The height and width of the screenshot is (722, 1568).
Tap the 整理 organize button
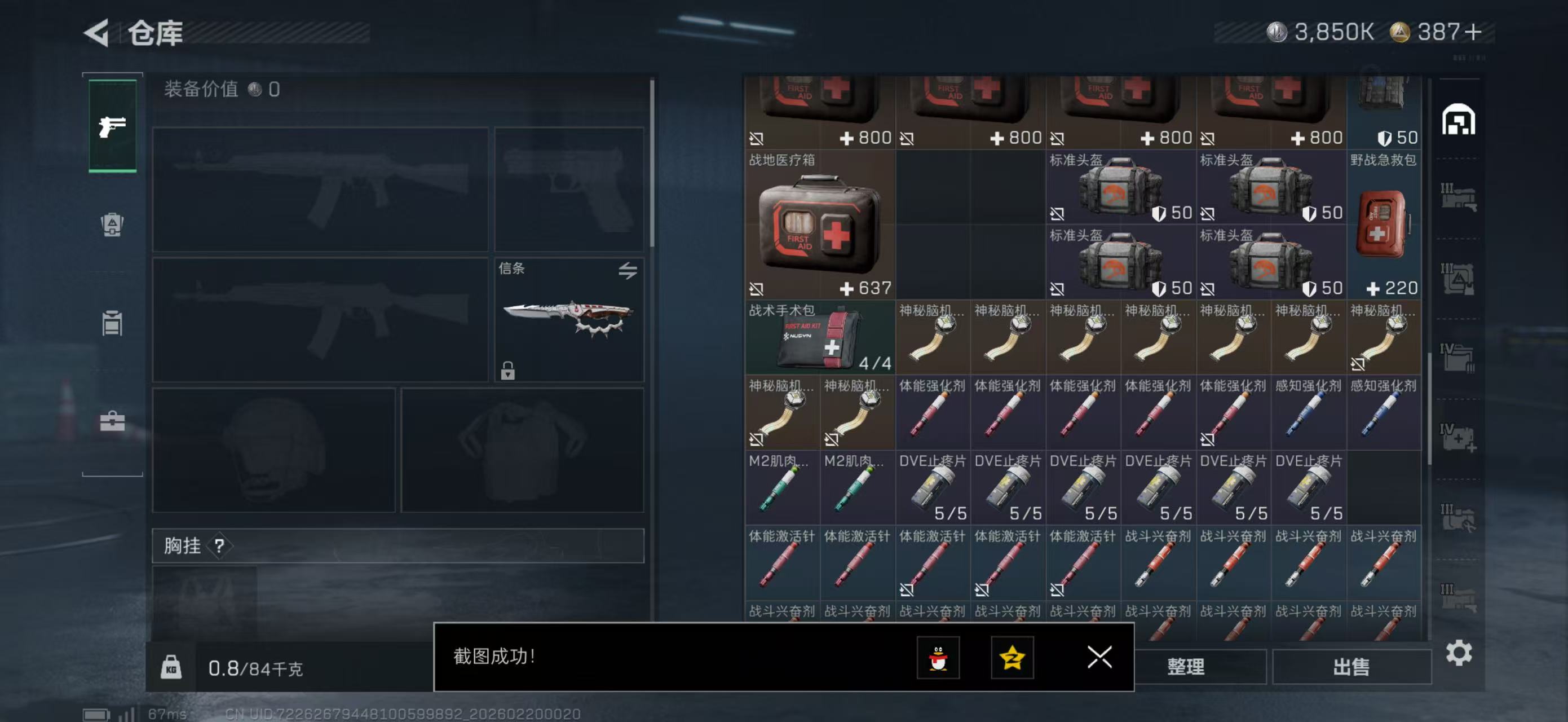click(1185, 667)
